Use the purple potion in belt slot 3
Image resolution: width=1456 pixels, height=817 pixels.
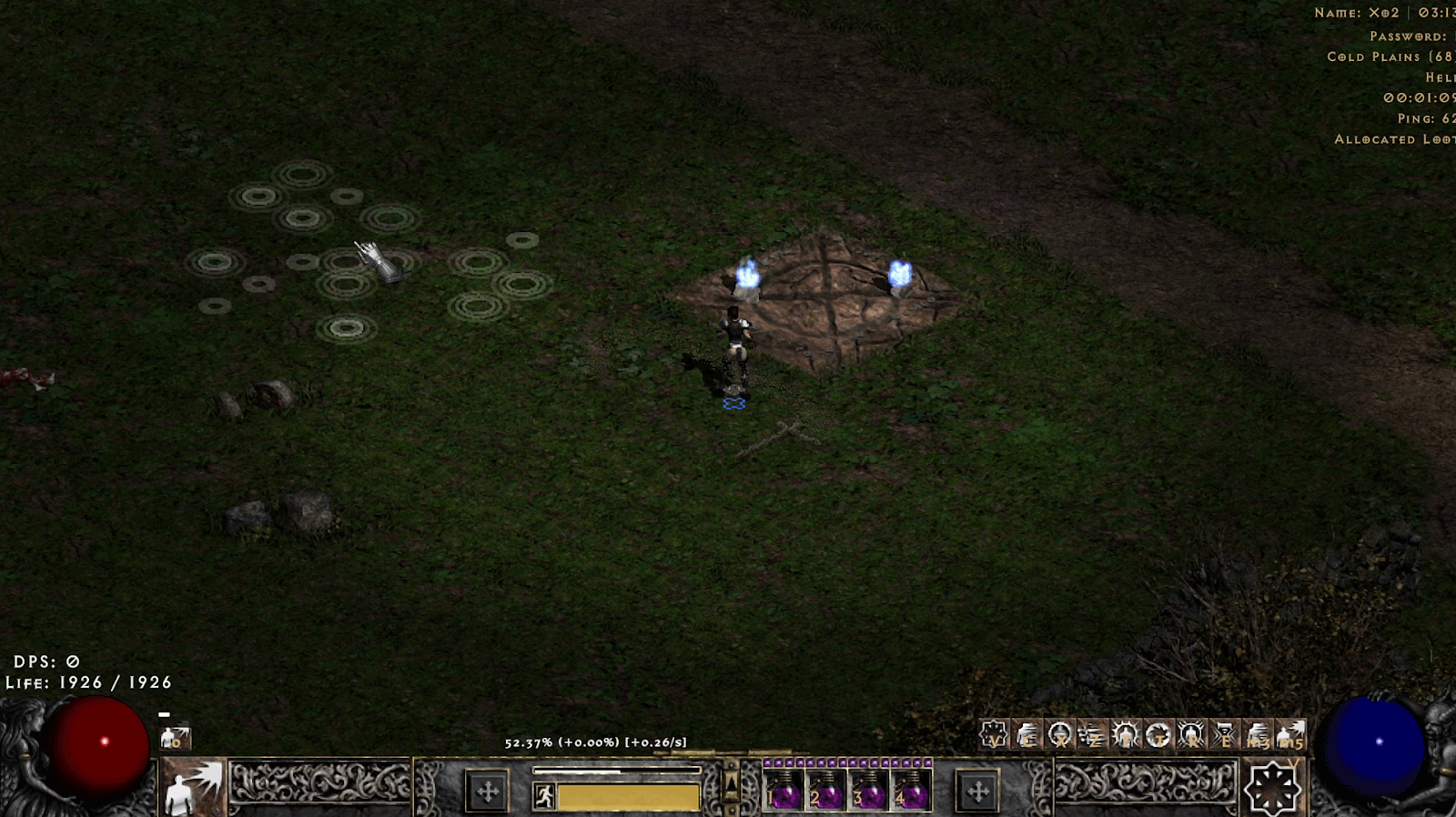(x=869, y=790)
